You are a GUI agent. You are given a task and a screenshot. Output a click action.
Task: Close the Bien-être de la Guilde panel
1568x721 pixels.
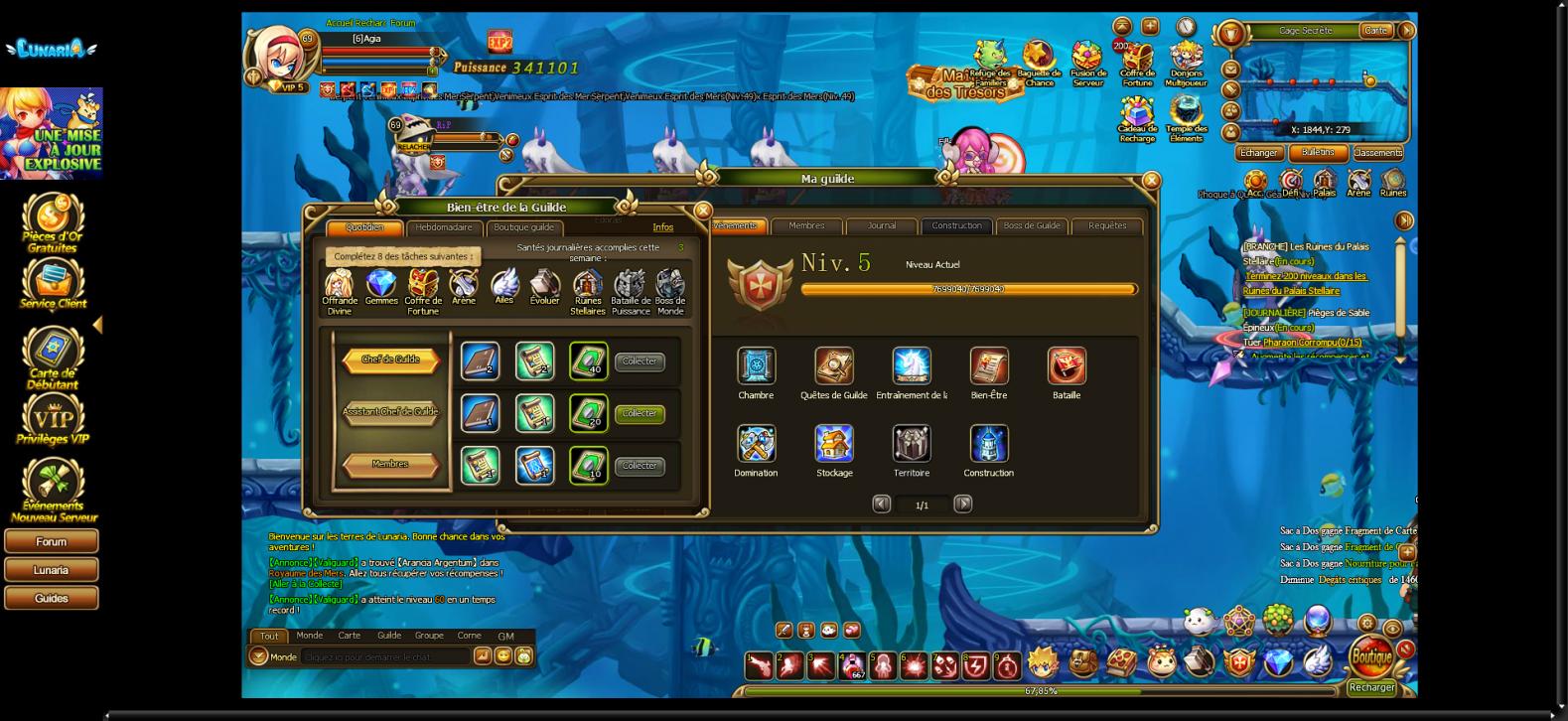(702, 211)
